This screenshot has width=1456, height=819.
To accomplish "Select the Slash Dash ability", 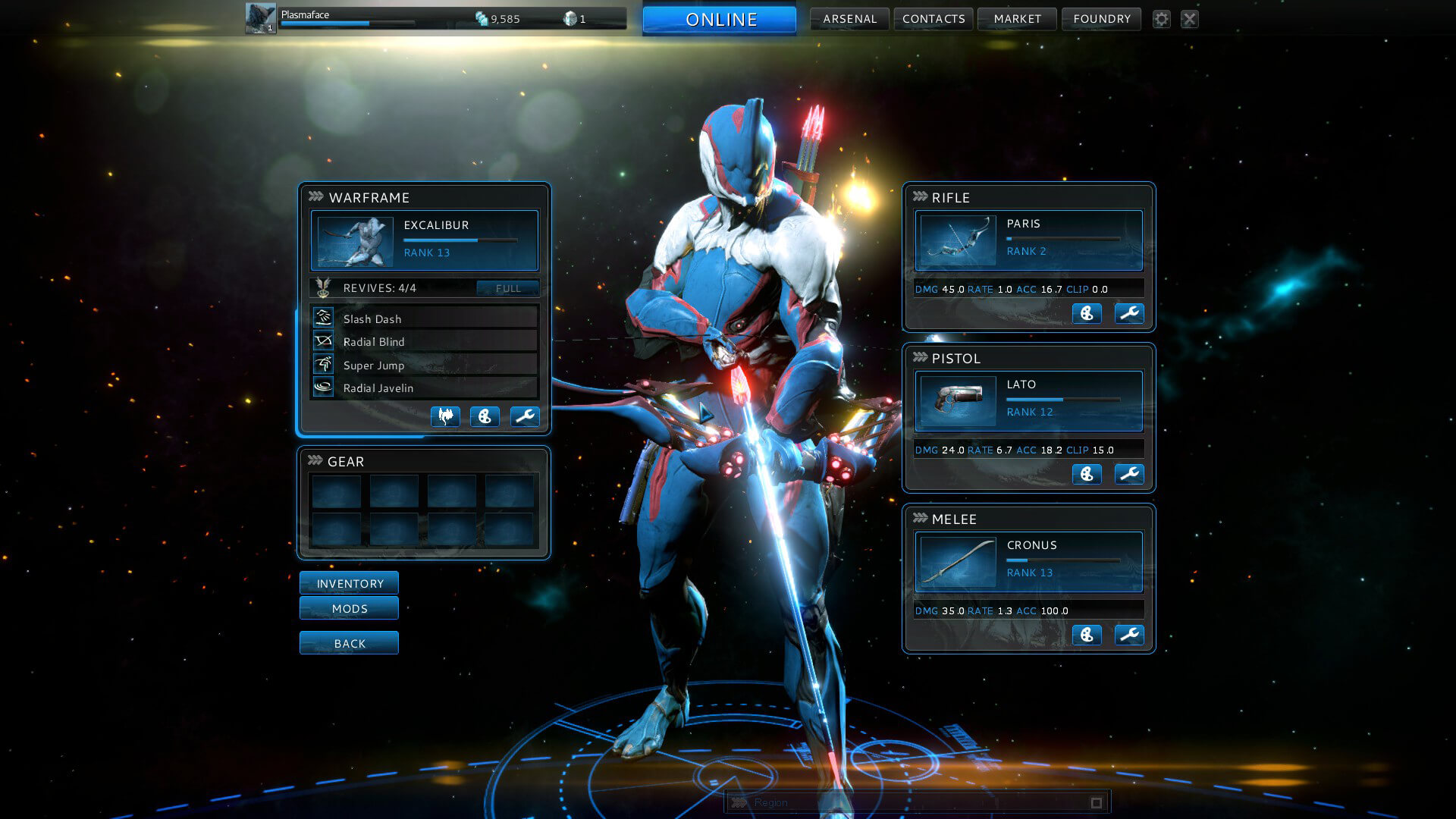I will [x=424, y=318].
